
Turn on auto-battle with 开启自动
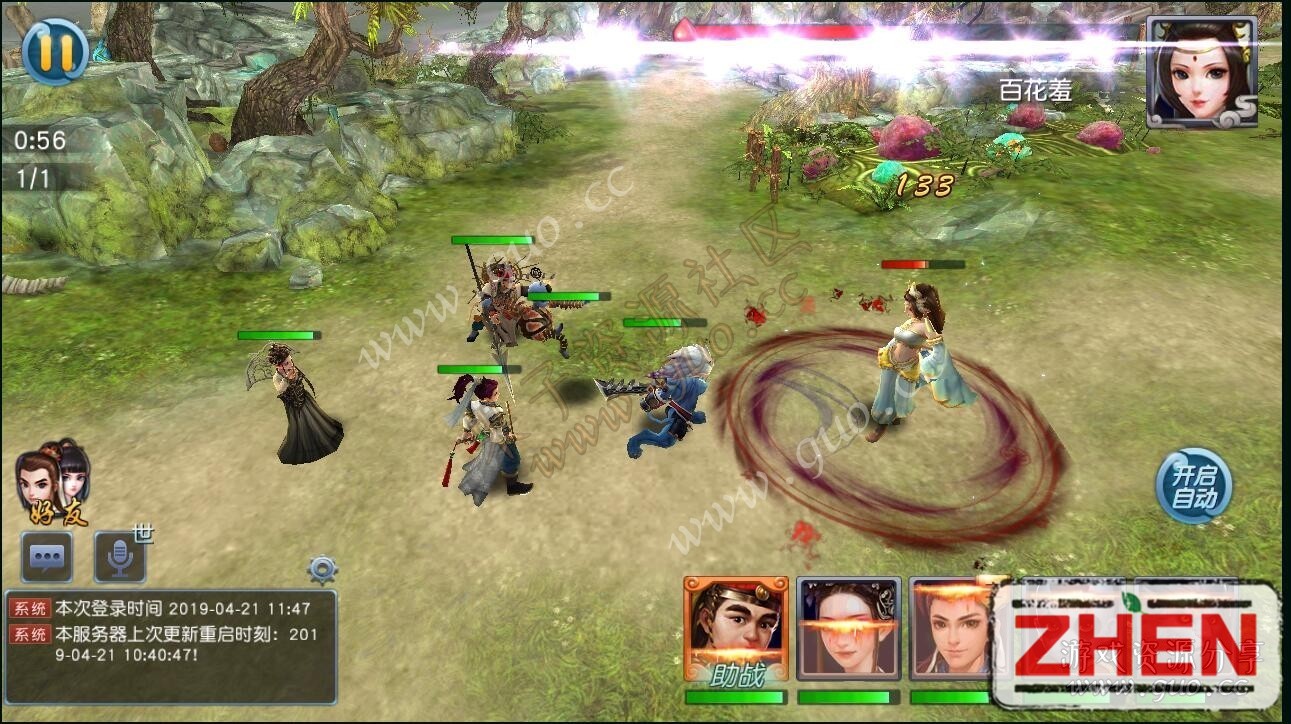pos(1194,487)
